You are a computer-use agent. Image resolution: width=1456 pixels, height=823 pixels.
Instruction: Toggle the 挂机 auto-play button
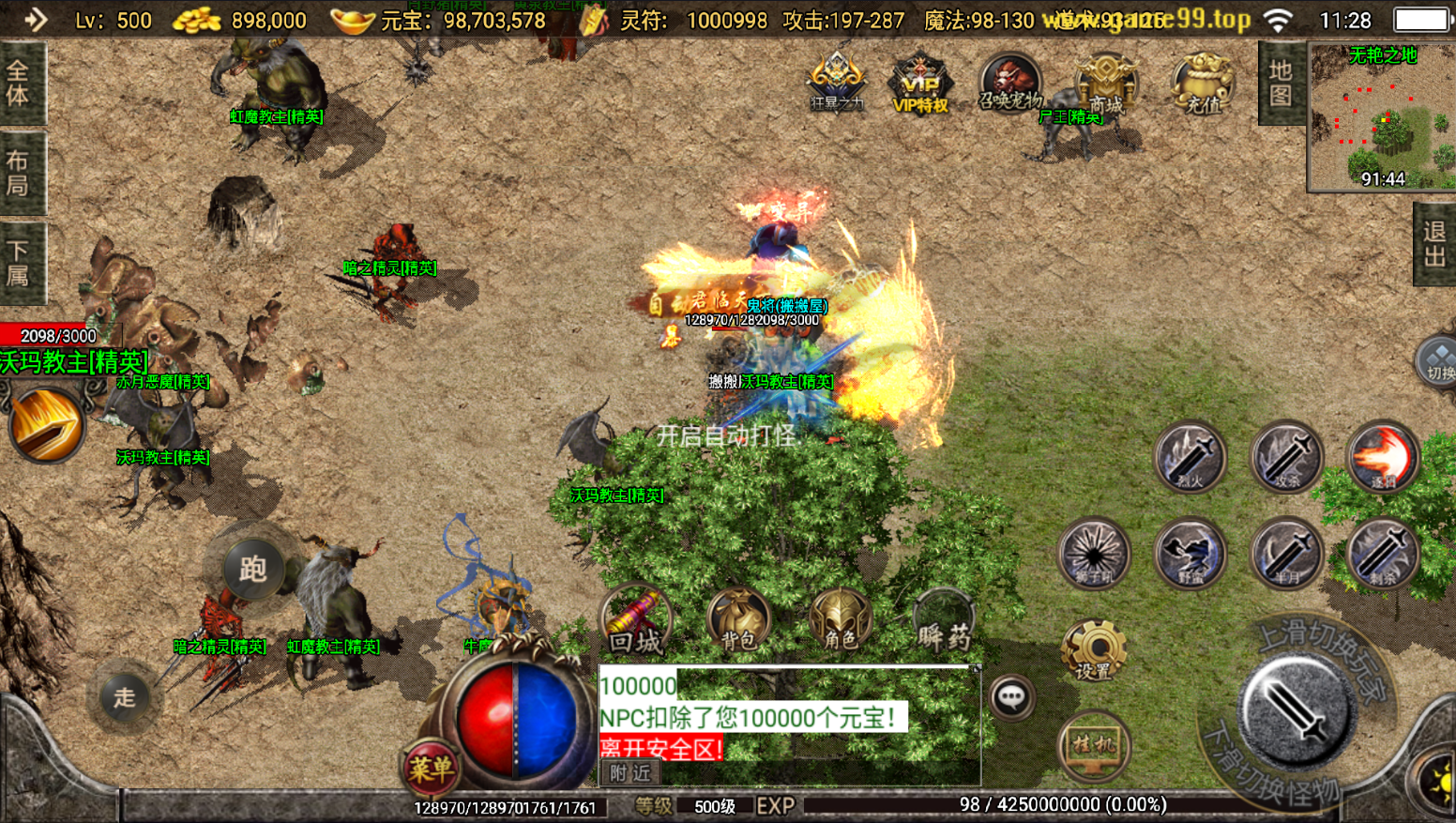click(x=1094, y=746)
